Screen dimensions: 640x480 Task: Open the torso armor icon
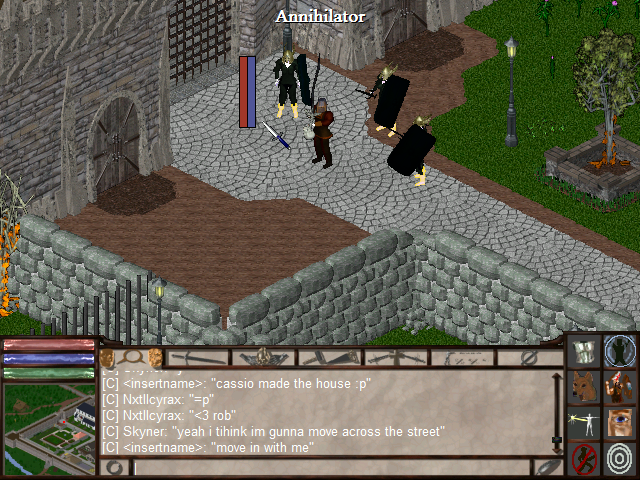[585, 351]
